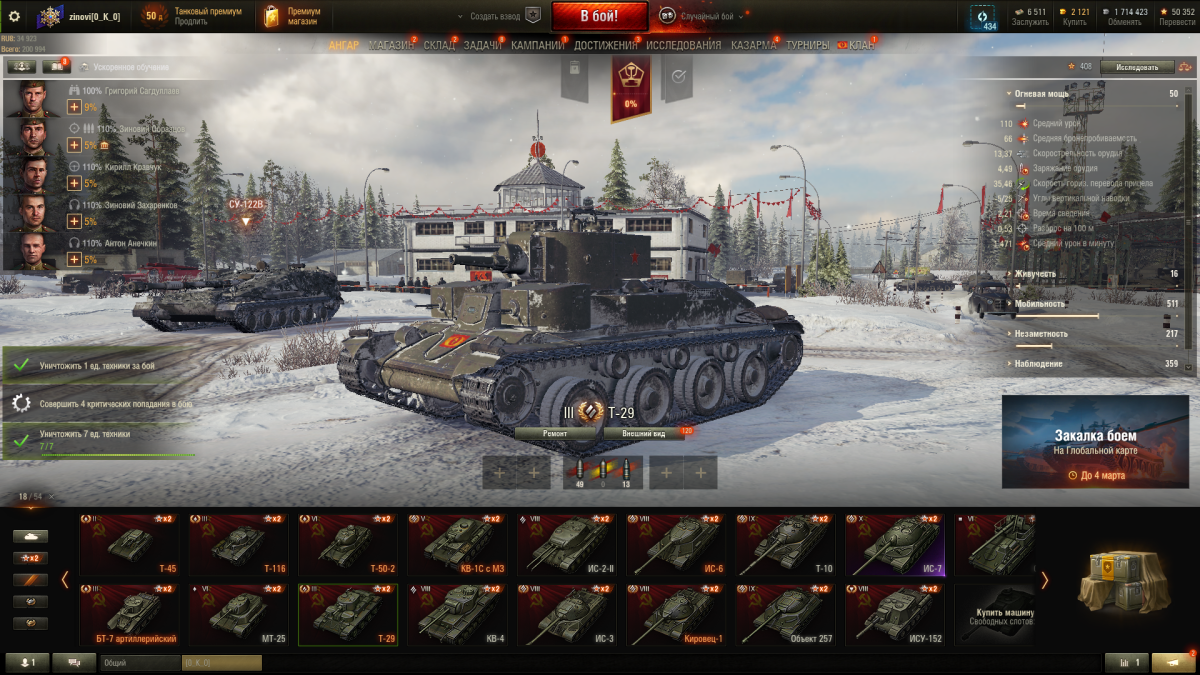
Task: Open the ДОСТИЖЕНИЯ tab
Action: click(606, 45)
